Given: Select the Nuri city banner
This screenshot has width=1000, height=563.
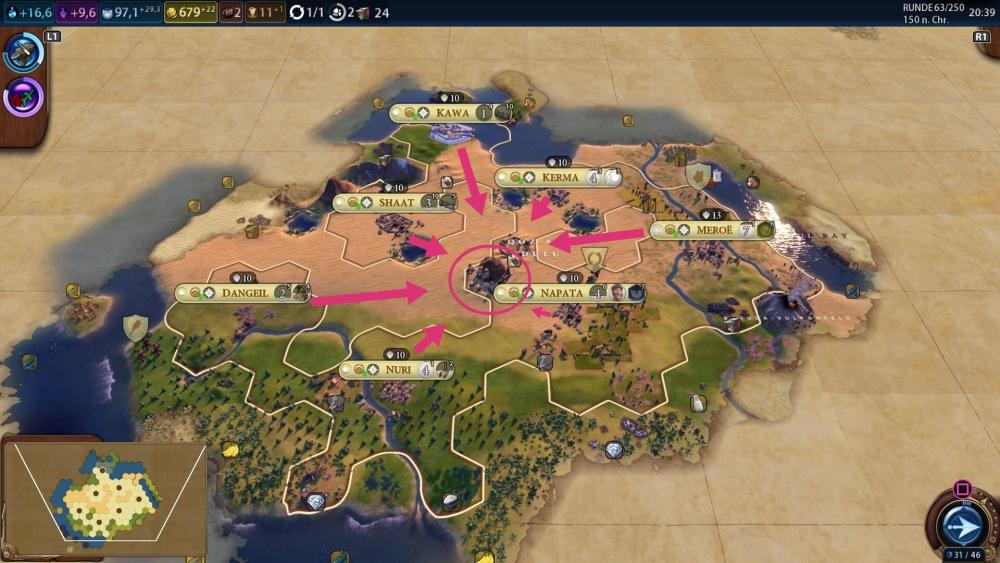Looking at the screenshot, I should pos(397,370).
